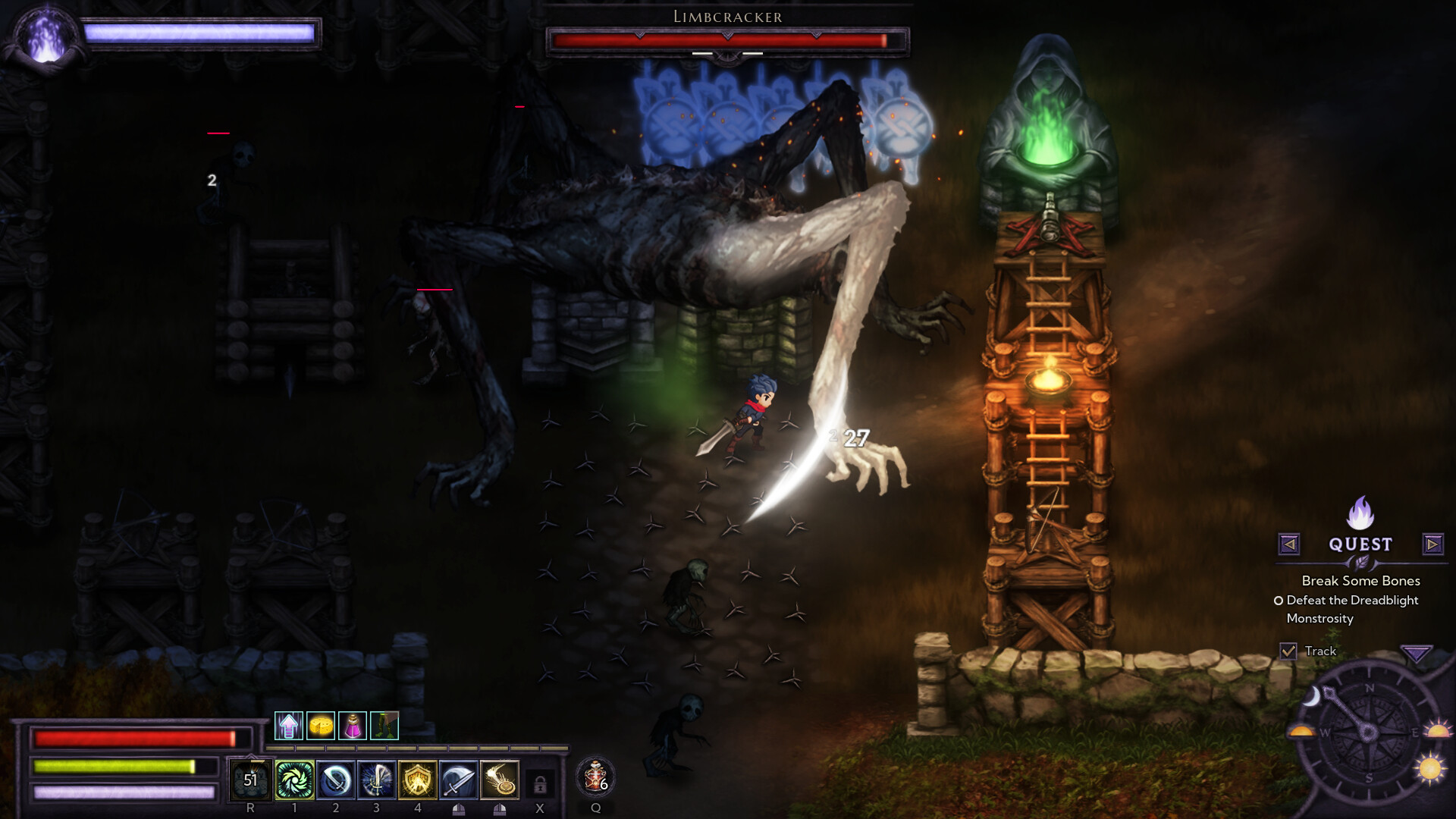Screen dimensions: 1456x819
Task: Trigger the radiant sword burst skill
Action: (377, 780)
